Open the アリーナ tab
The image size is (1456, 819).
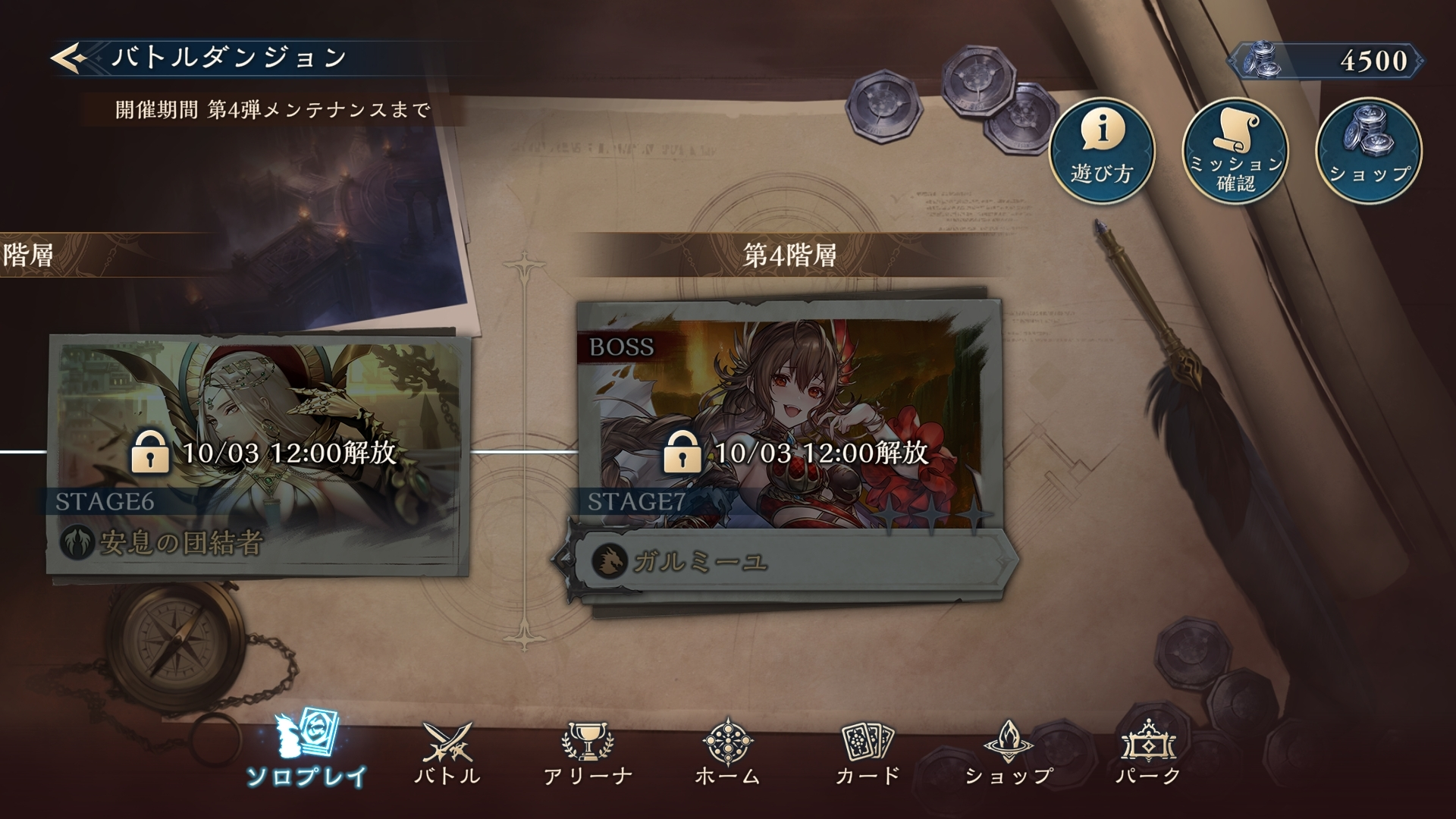pyautogui.click(x=588, y=751)
